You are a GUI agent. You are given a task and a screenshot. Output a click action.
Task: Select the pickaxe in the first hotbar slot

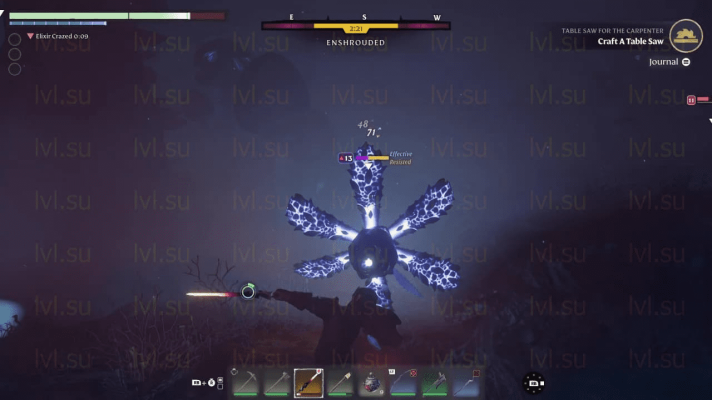247,382
